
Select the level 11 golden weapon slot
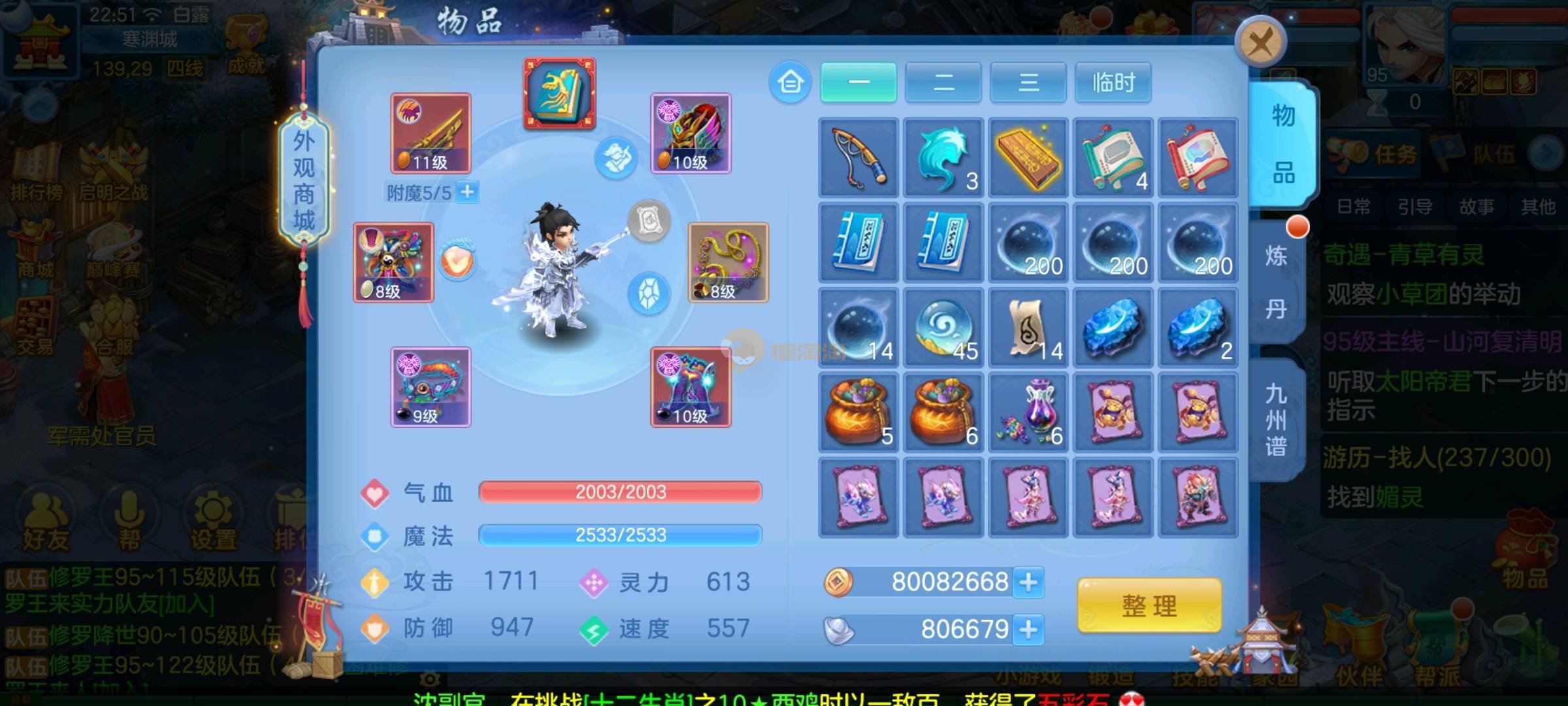coord(431,133)
